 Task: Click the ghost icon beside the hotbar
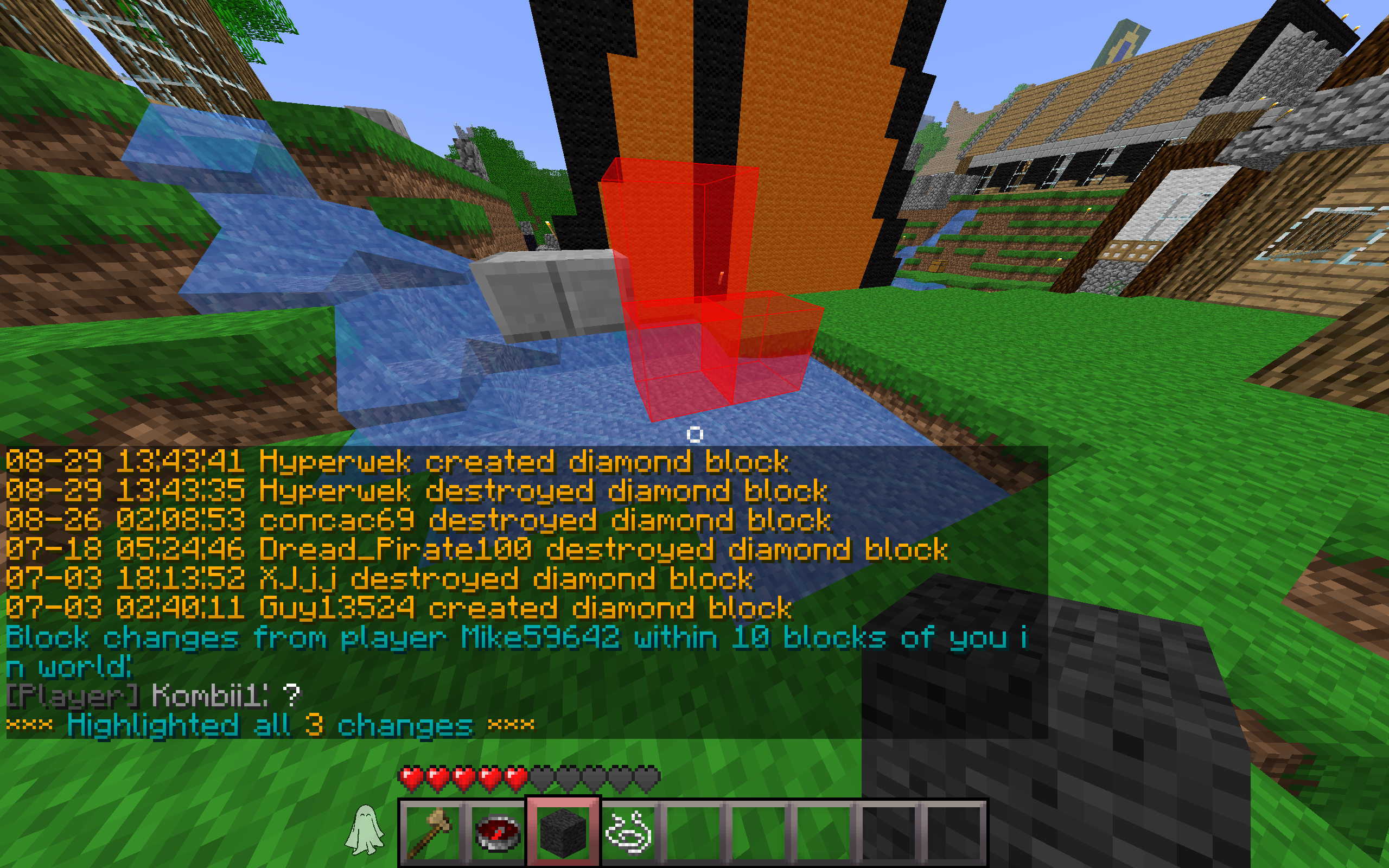(364, 829)
